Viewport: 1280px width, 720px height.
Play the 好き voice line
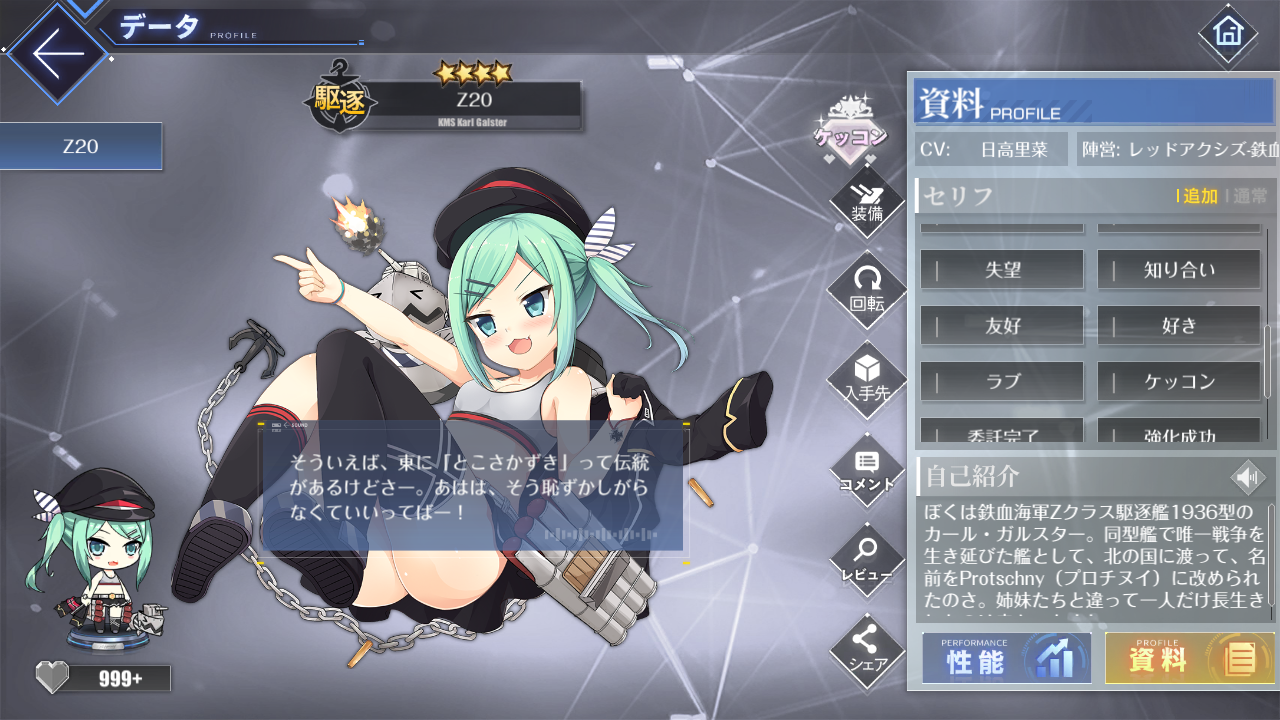pyautogui.click(x=1179, y=325)
